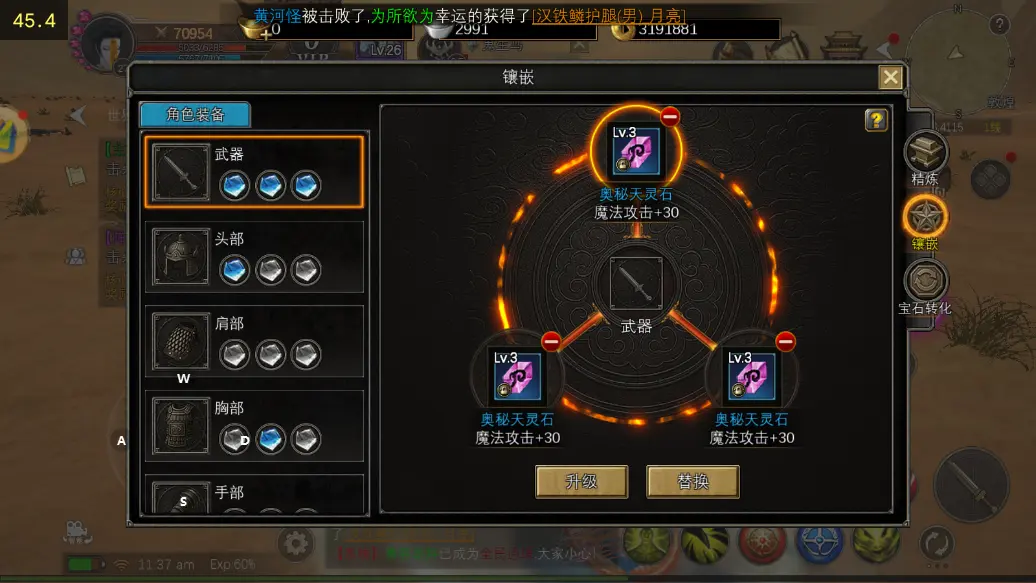The height and width of the screenshot is (583, 1036).
Task: Select the 武器 weapon equipment row
Action: coord(254,172)
